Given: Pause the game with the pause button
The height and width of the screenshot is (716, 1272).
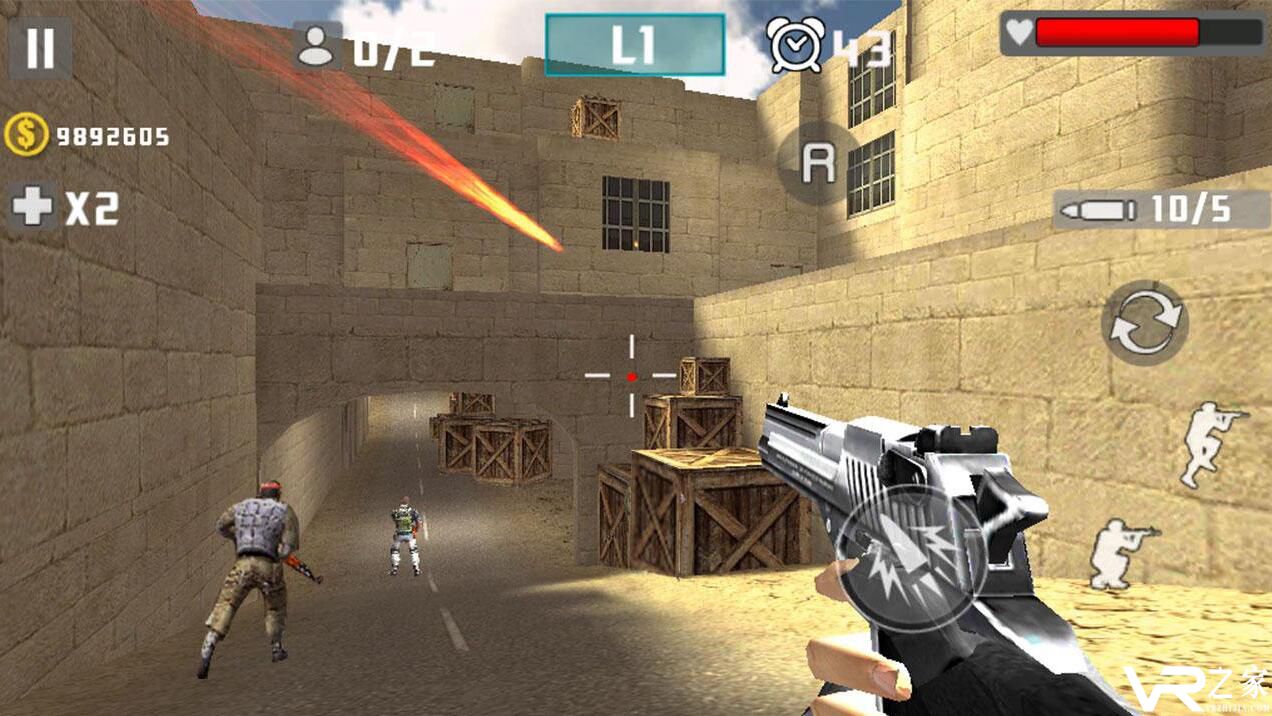Looking at the screenshot, I should (40, 48).
